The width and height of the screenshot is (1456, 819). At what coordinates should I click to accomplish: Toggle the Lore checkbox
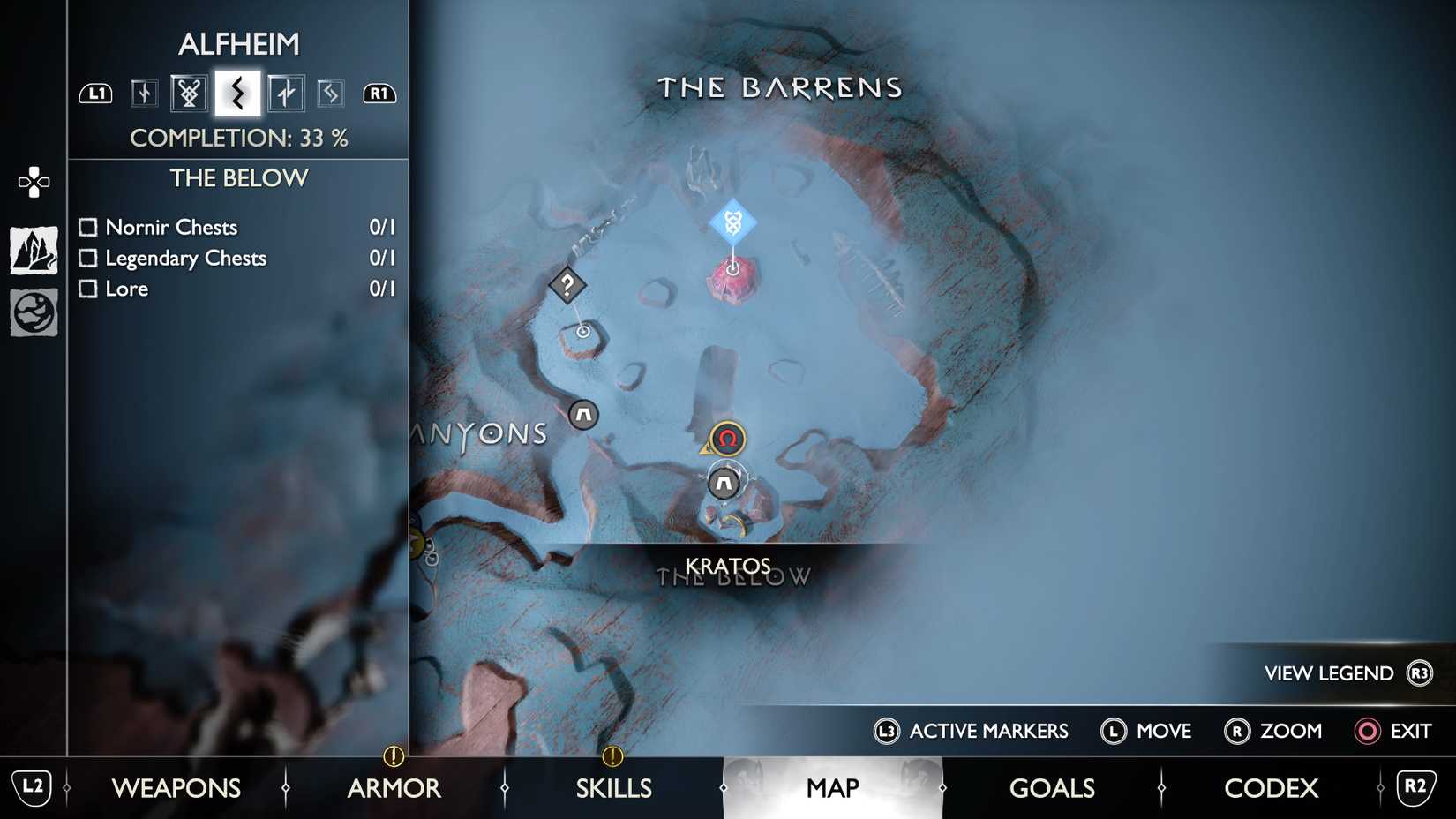tap(87, 289)
